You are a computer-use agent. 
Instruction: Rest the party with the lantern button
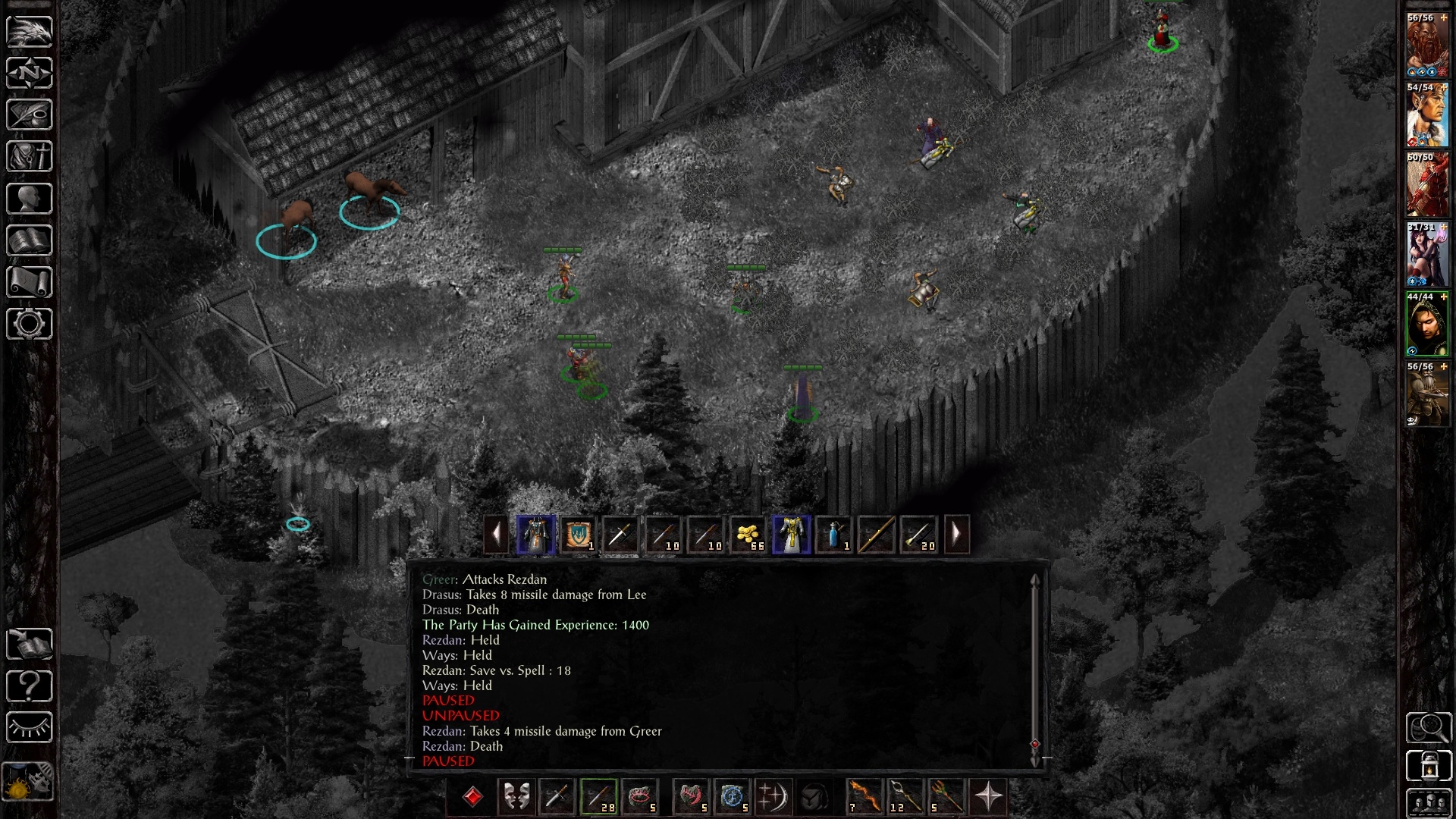coord(1429,766)
